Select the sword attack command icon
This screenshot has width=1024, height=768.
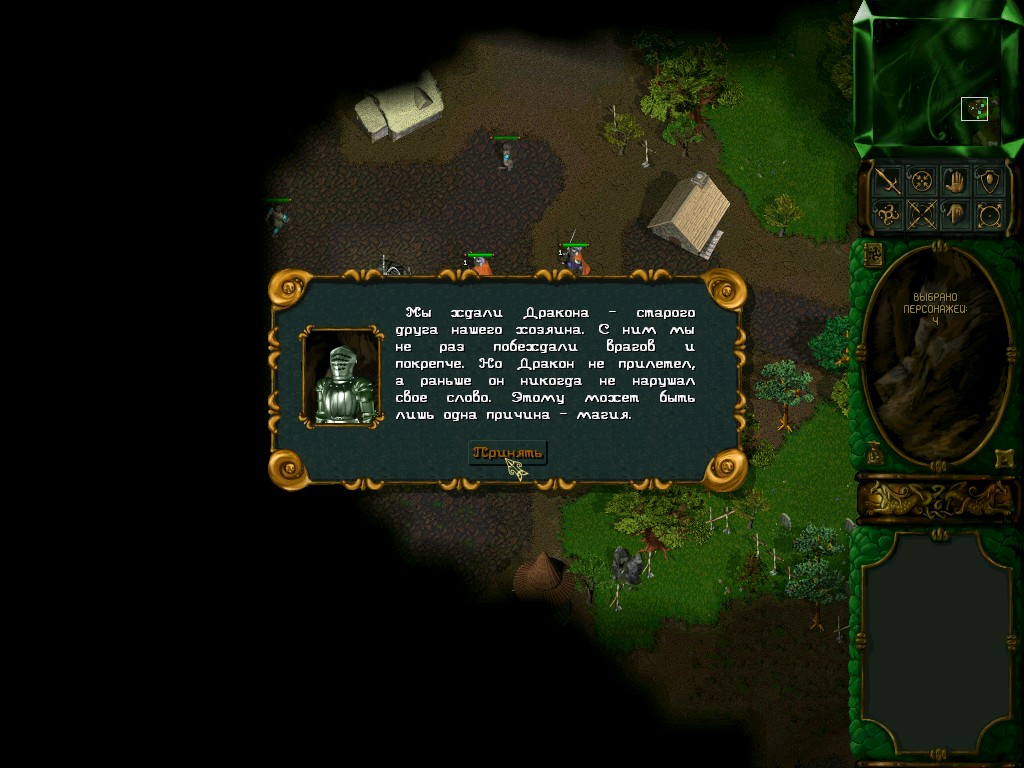886,181
